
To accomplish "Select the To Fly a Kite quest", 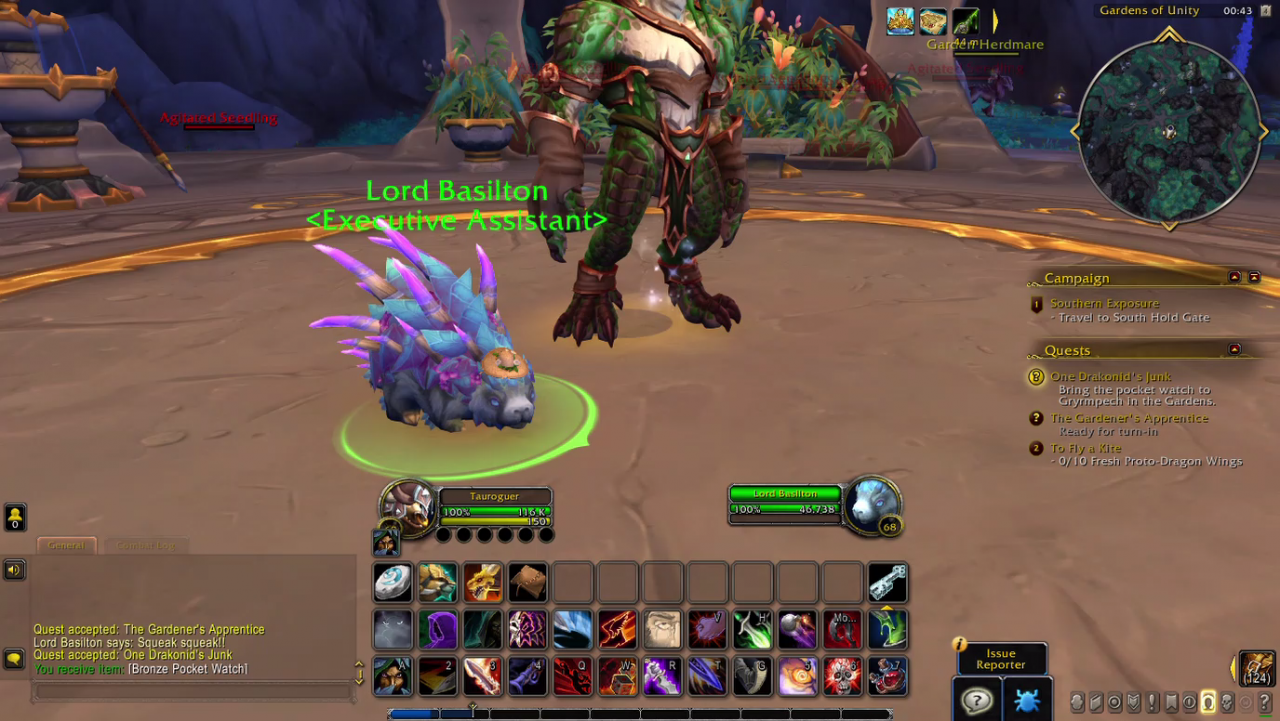I will [x=1085, y=448].
